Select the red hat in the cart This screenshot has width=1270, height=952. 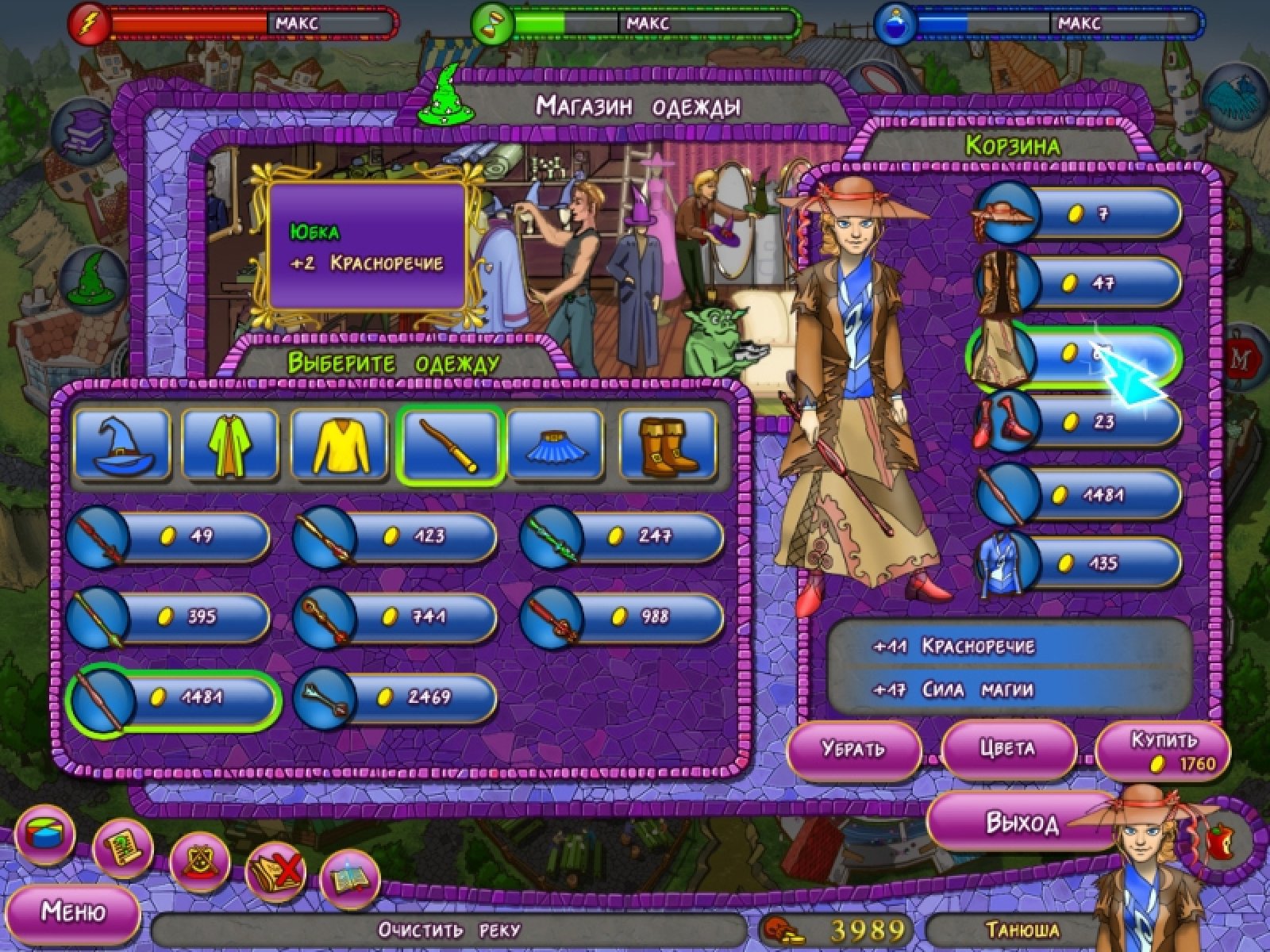(1076, 213)
